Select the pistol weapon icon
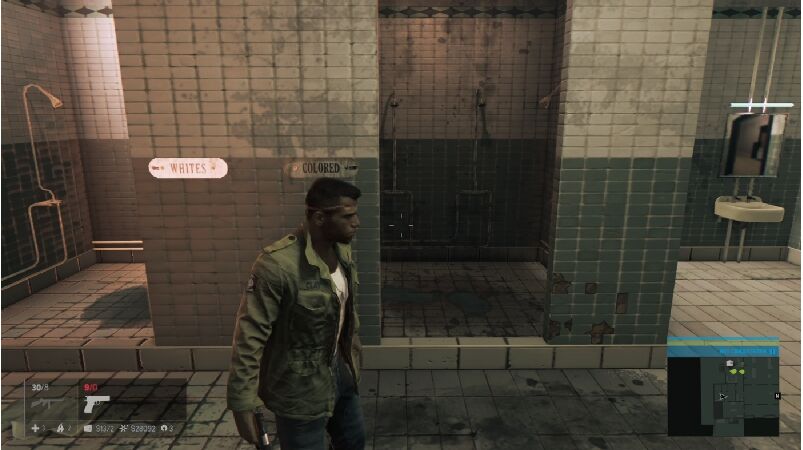This screenshot has width=803, height=450. click(x=97, y=405)
